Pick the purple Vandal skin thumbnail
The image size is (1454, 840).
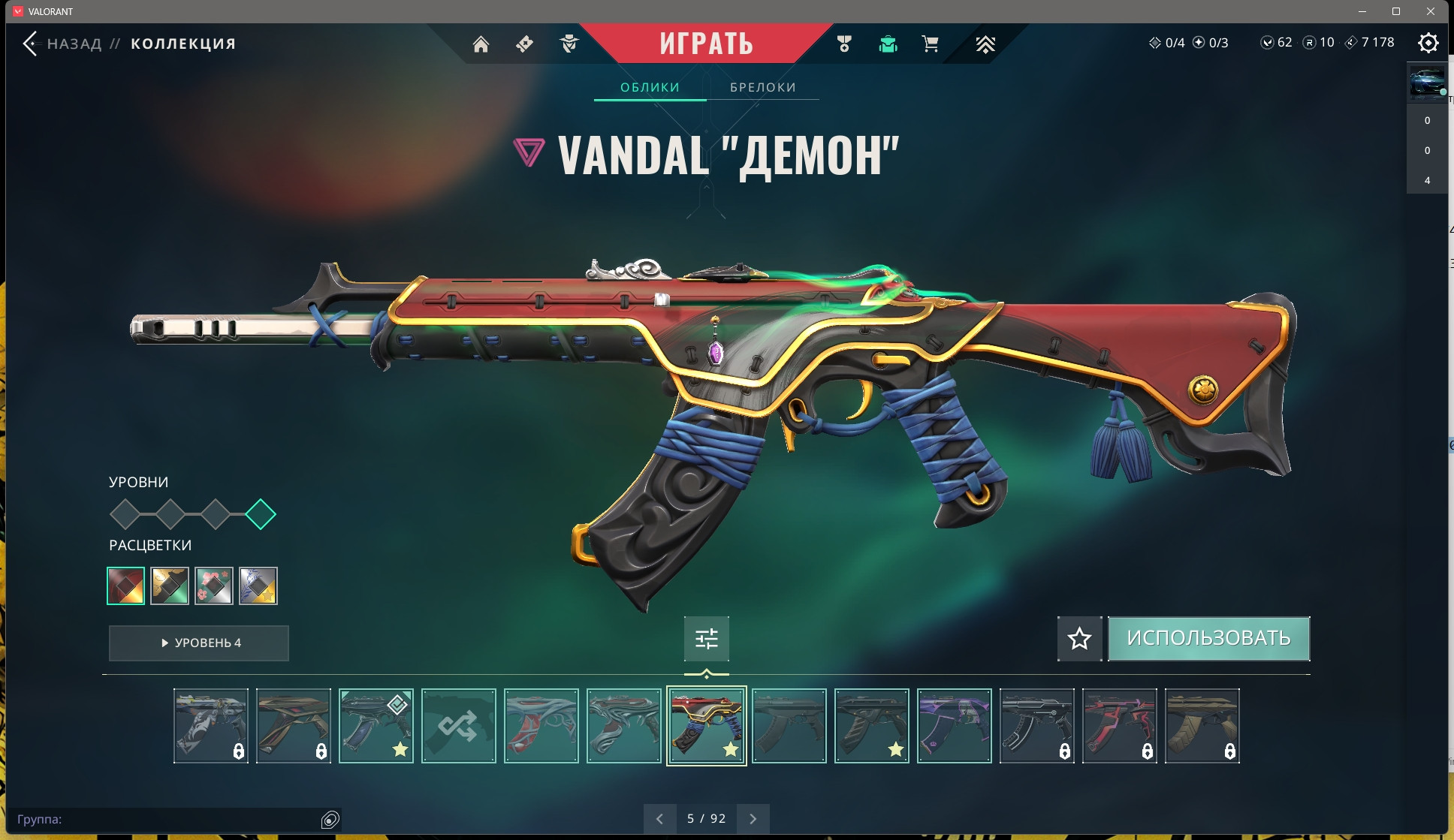(954, 726)
